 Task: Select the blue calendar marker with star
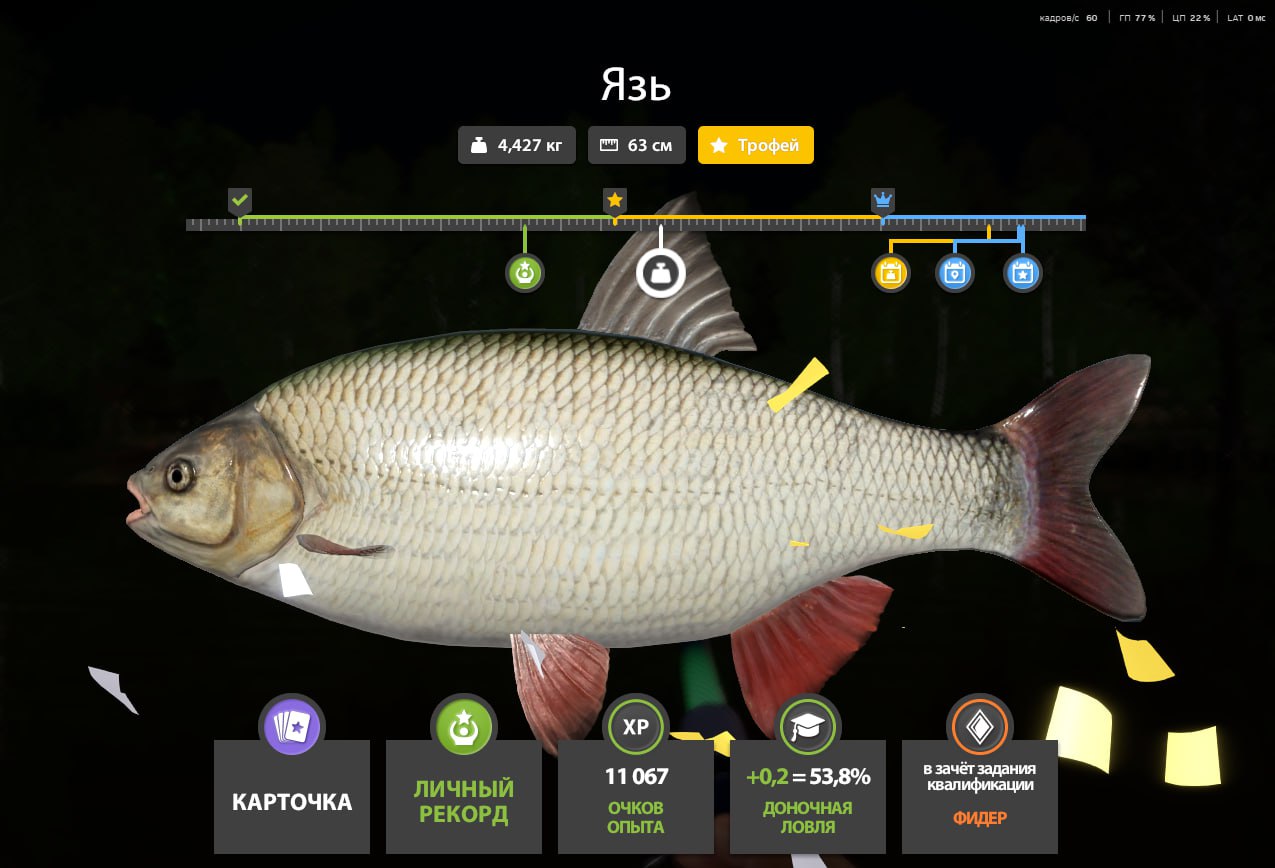[x=1022, y=273]
